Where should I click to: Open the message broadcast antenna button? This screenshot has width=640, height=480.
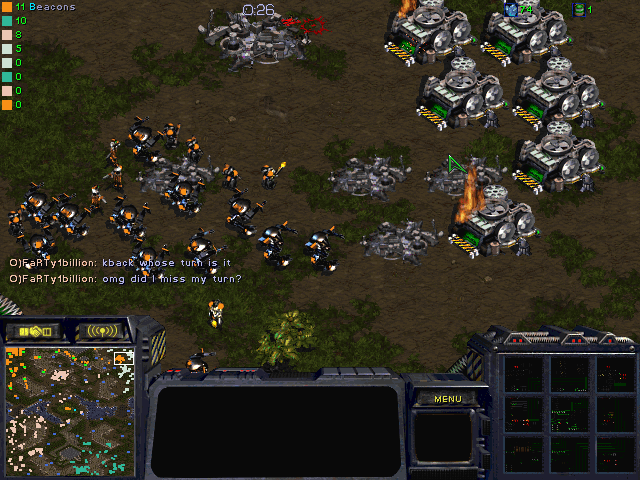click(102, 331)
